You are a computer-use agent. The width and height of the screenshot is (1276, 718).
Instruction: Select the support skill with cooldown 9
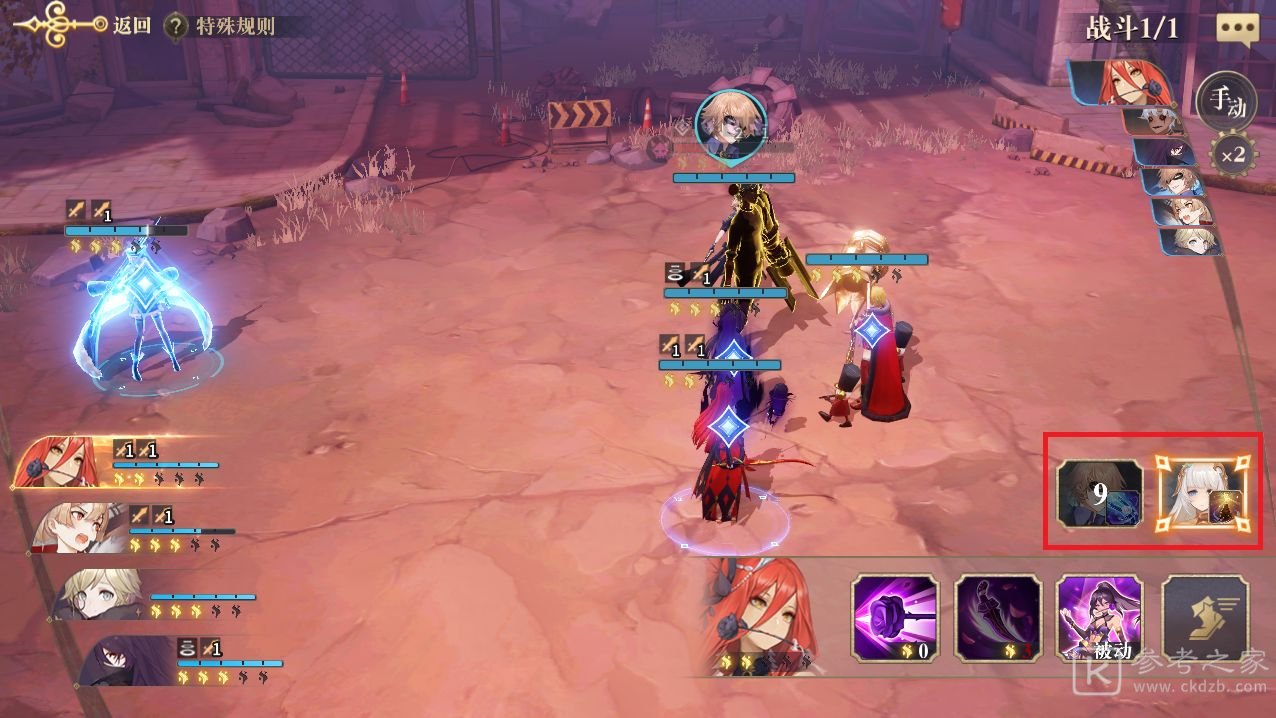[1100, 496]
